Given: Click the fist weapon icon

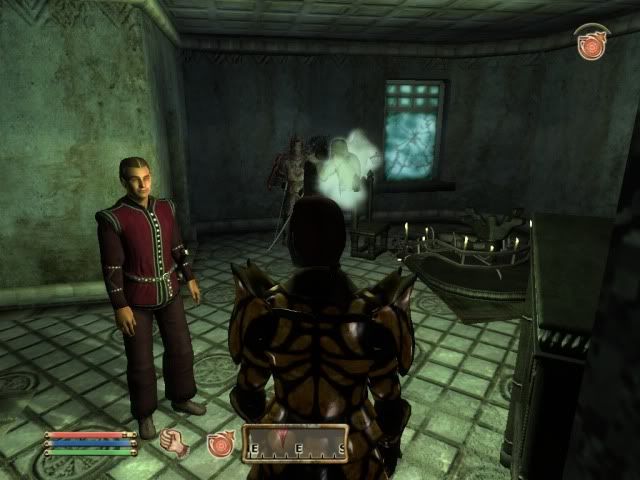Looking at the screenshot, I should pos(176,442).
